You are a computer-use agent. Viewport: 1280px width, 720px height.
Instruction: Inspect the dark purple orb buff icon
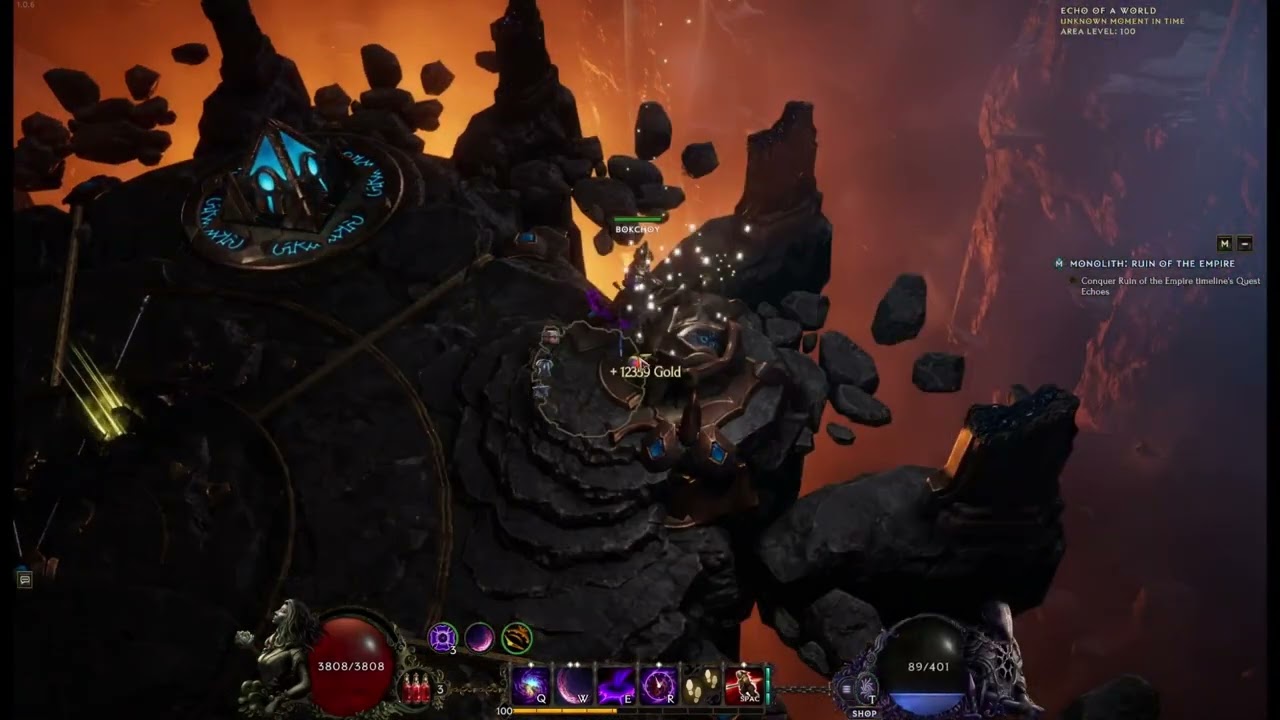[480, 637]
